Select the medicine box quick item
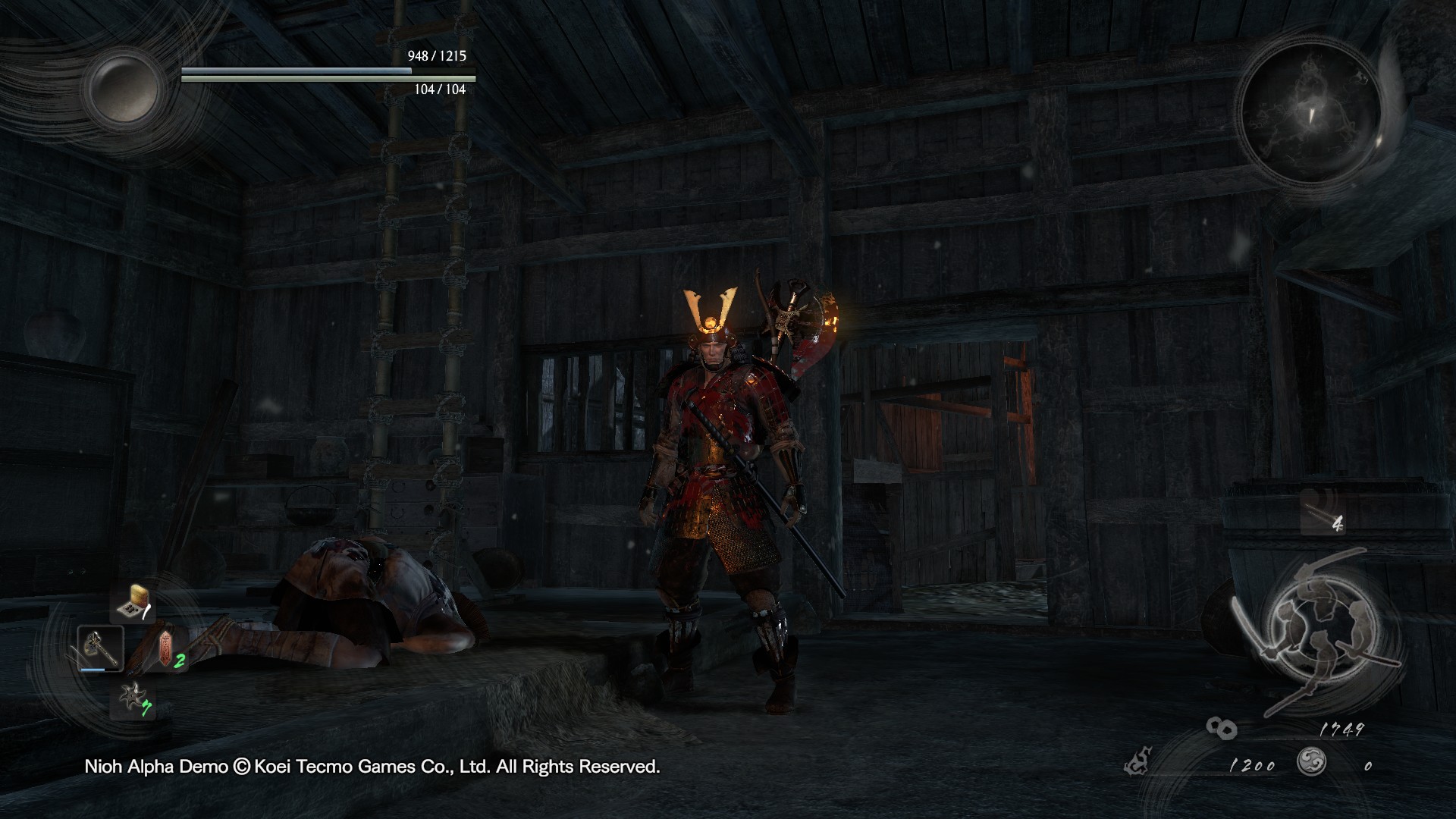The width and height of the screenshot is (1456, 819). (x=133, y=603)
